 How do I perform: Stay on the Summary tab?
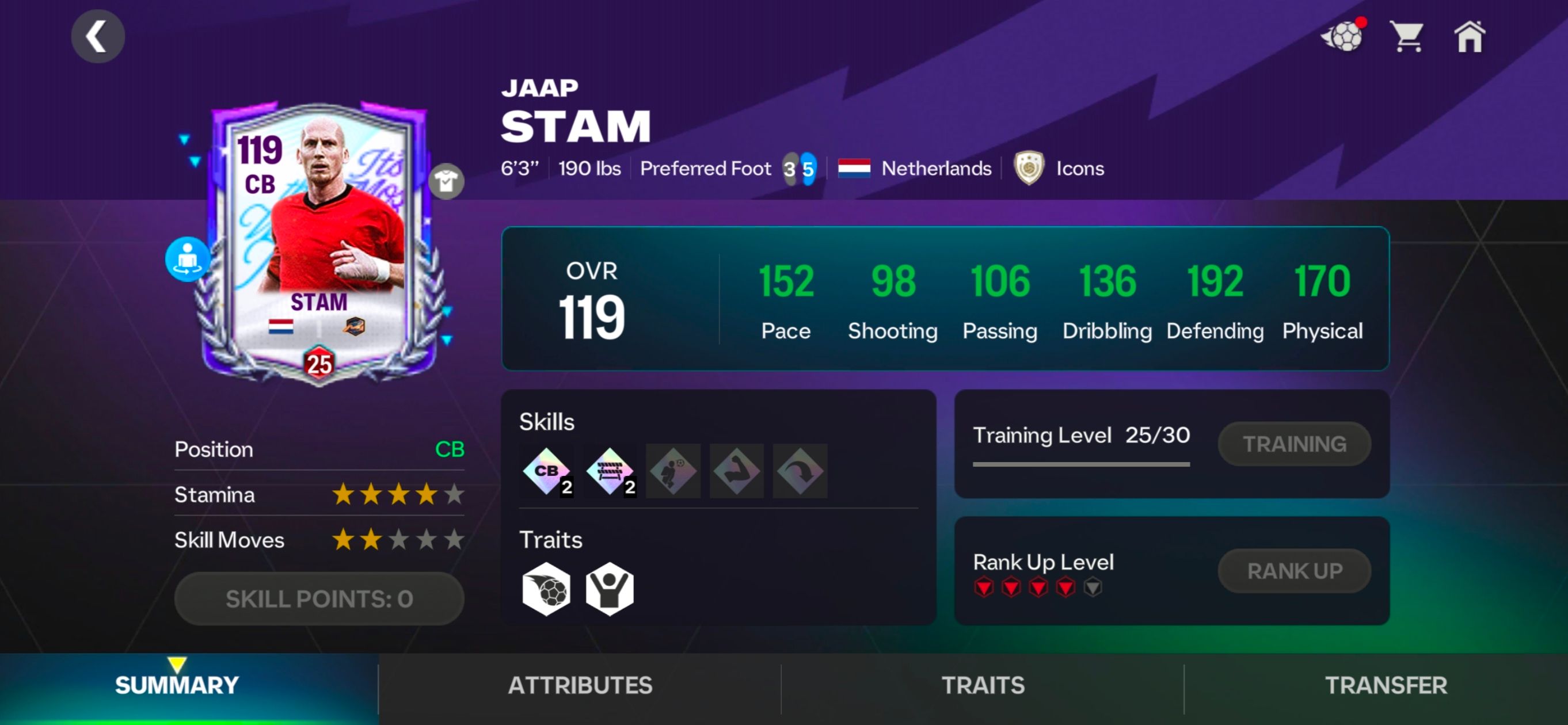177,685
